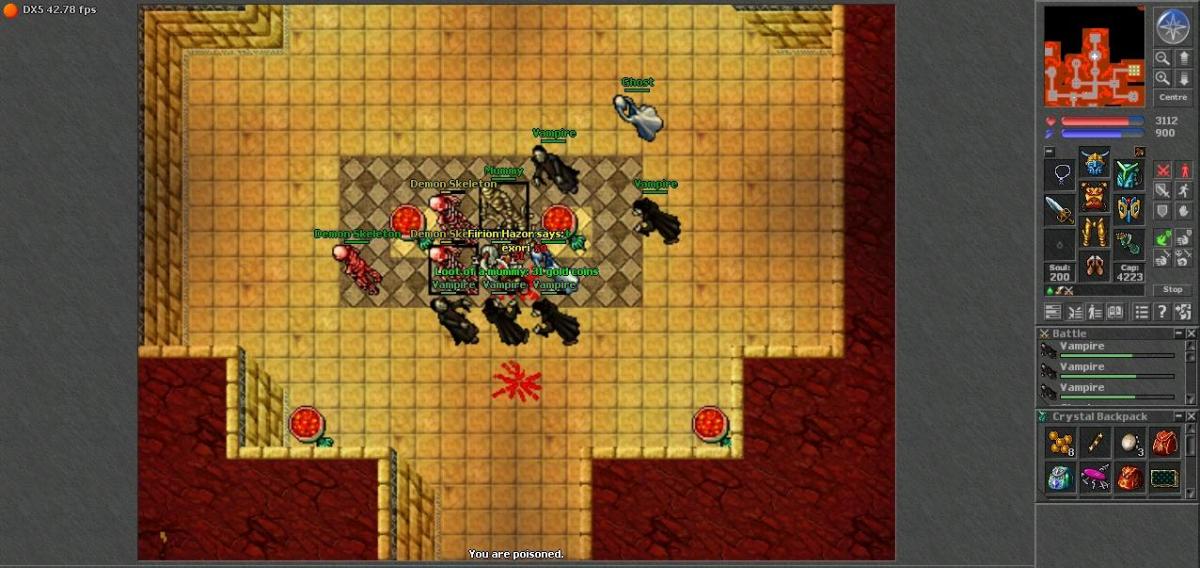
Task: Toggle the red crossed swords attack mode
Action: [x=1164, y=170]
